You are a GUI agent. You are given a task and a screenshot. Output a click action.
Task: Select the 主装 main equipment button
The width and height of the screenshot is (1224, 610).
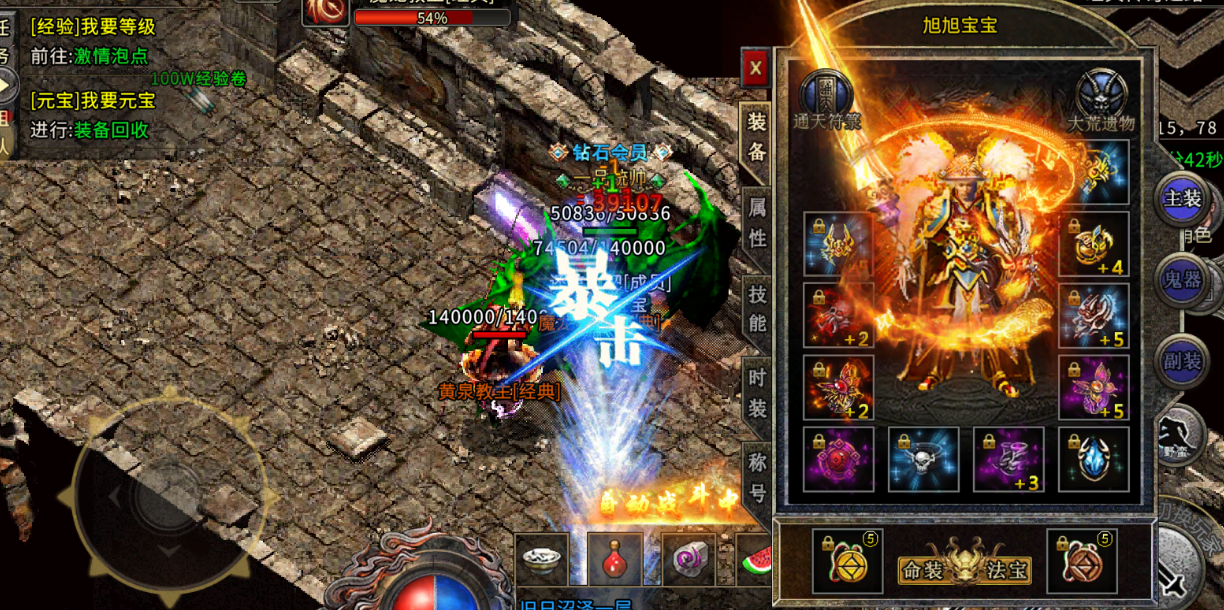point(1181,199)
